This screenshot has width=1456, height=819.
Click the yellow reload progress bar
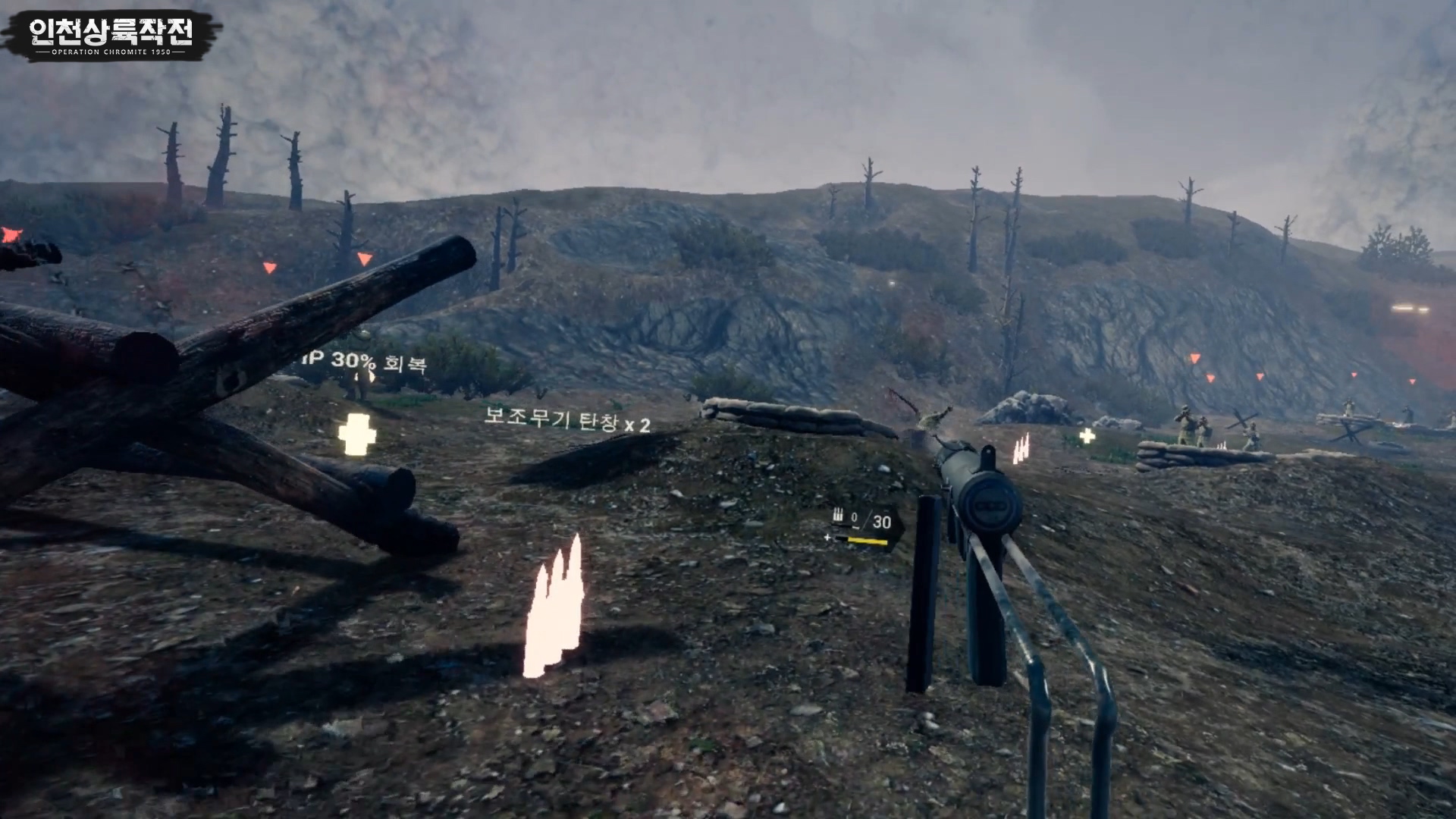[x=868, y=541]
